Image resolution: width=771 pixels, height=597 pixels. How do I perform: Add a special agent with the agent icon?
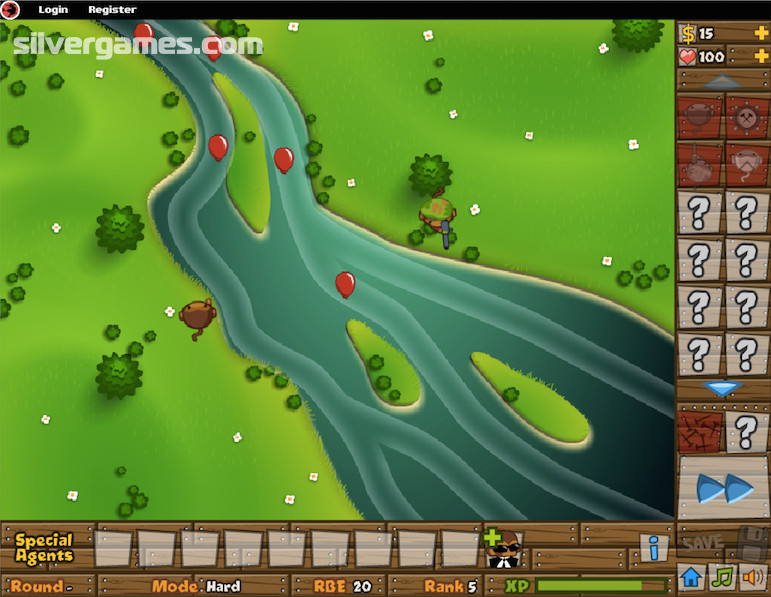point(504,547)
